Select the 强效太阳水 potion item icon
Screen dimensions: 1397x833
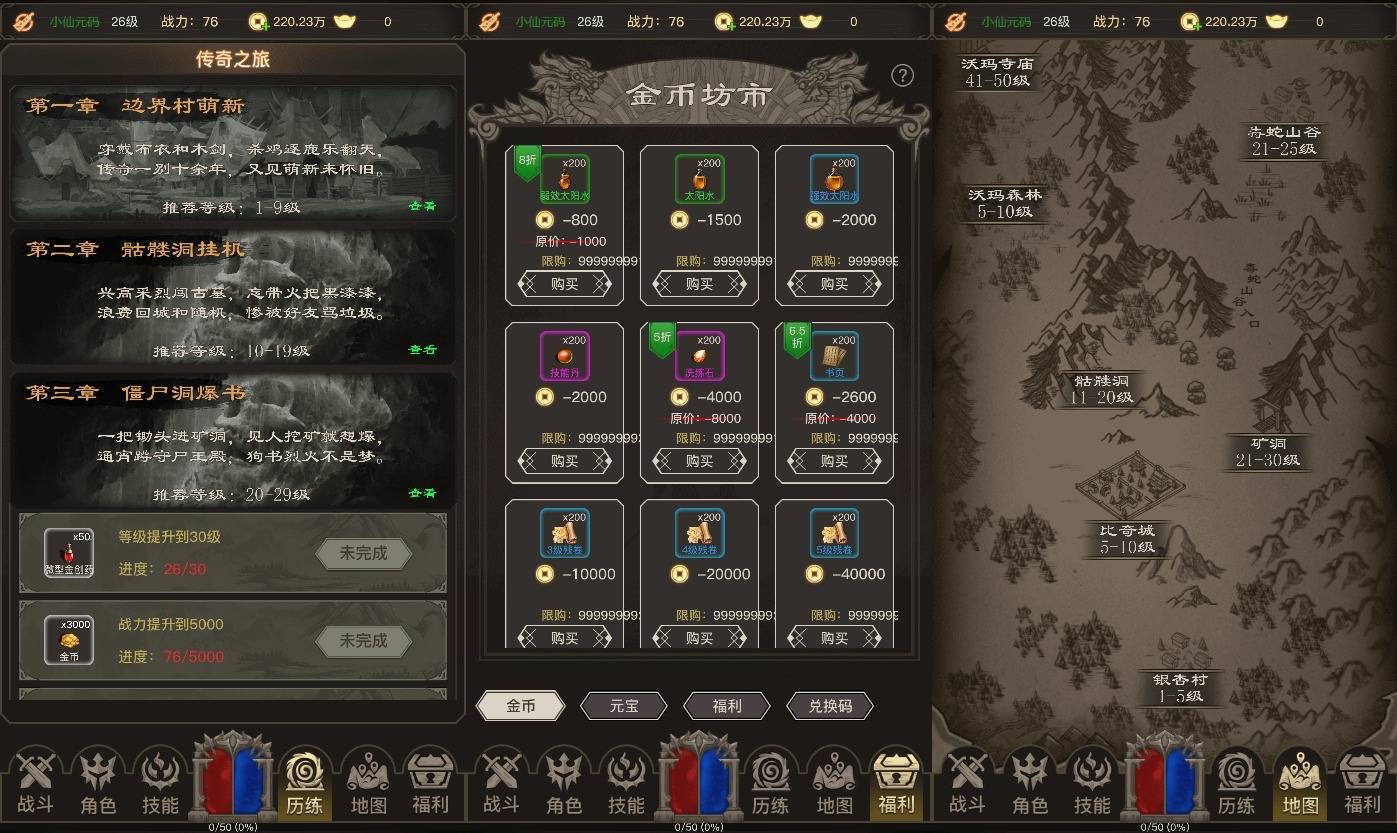(833, 178)
